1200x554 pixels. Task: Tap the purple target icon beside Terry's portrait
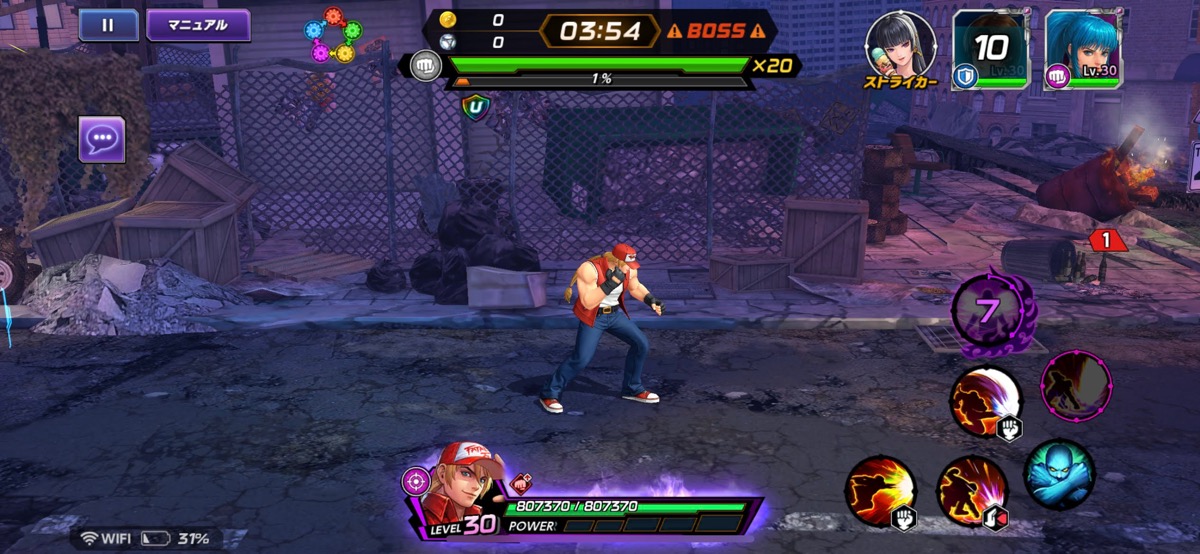coord(415,481)
